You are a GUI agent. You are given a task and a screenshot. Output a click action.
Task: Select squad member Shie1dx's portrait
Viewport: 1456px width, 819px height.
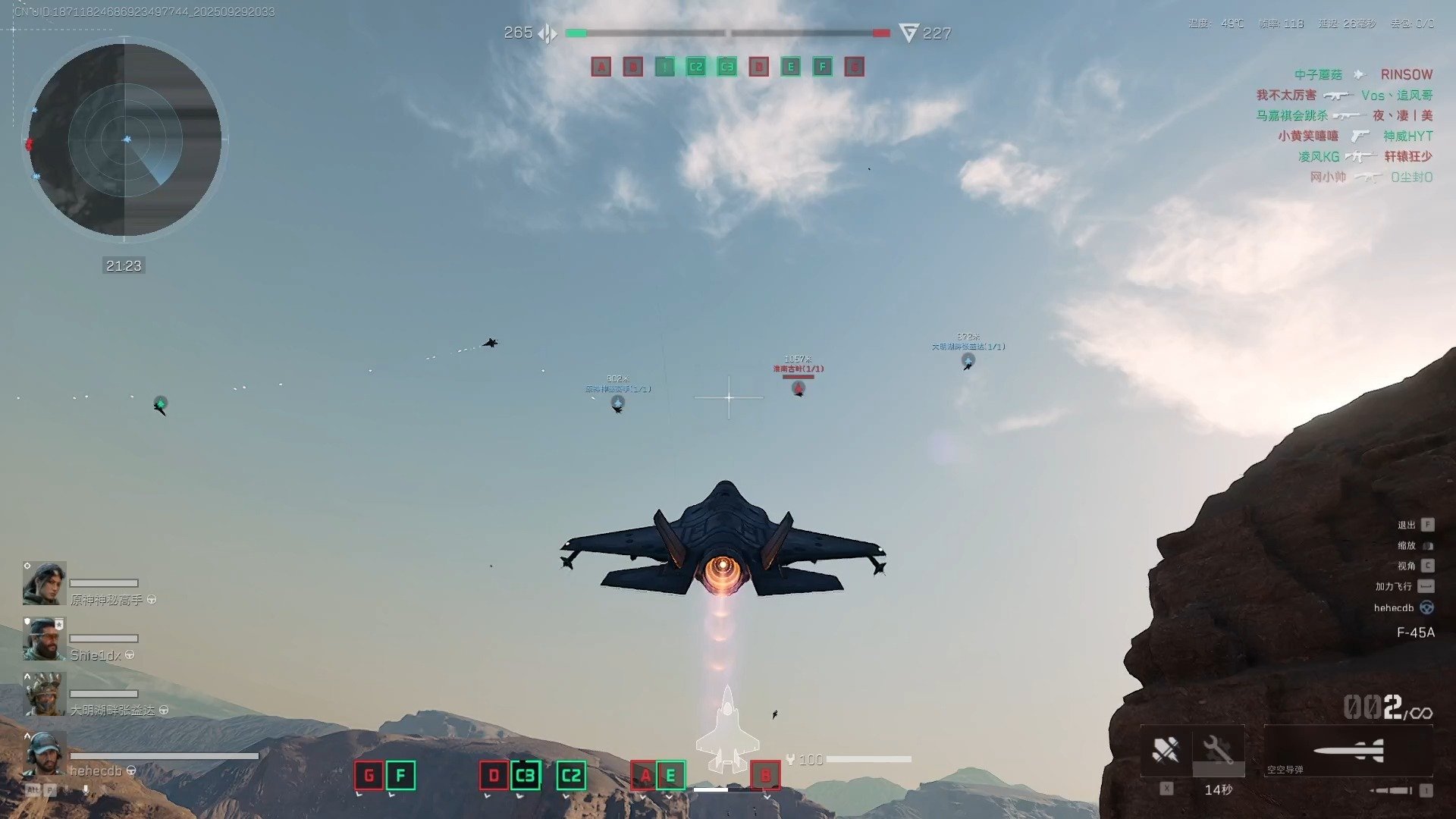click(44, 639)
